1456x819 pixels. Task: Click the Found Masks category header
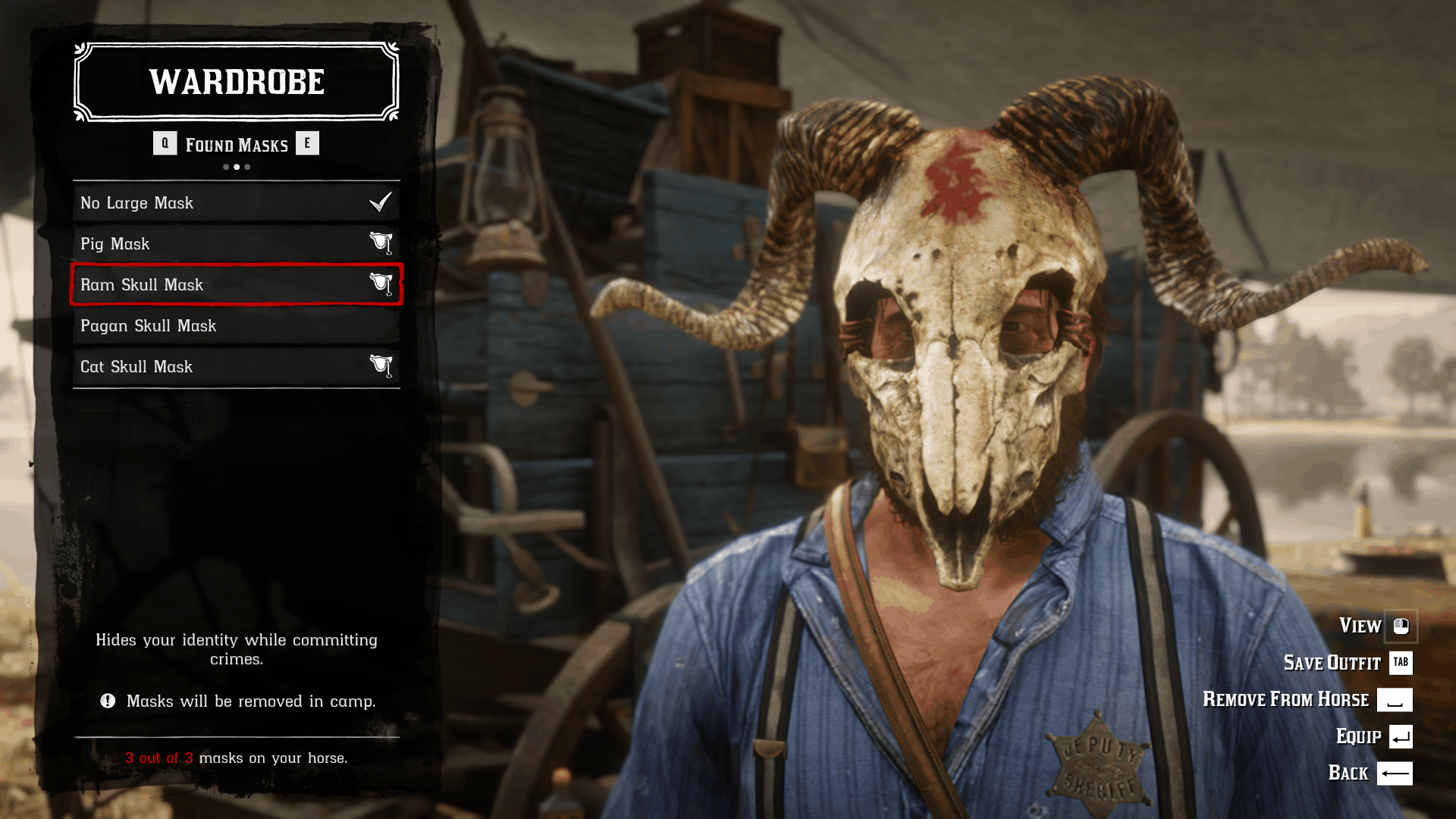pos(237,145)
